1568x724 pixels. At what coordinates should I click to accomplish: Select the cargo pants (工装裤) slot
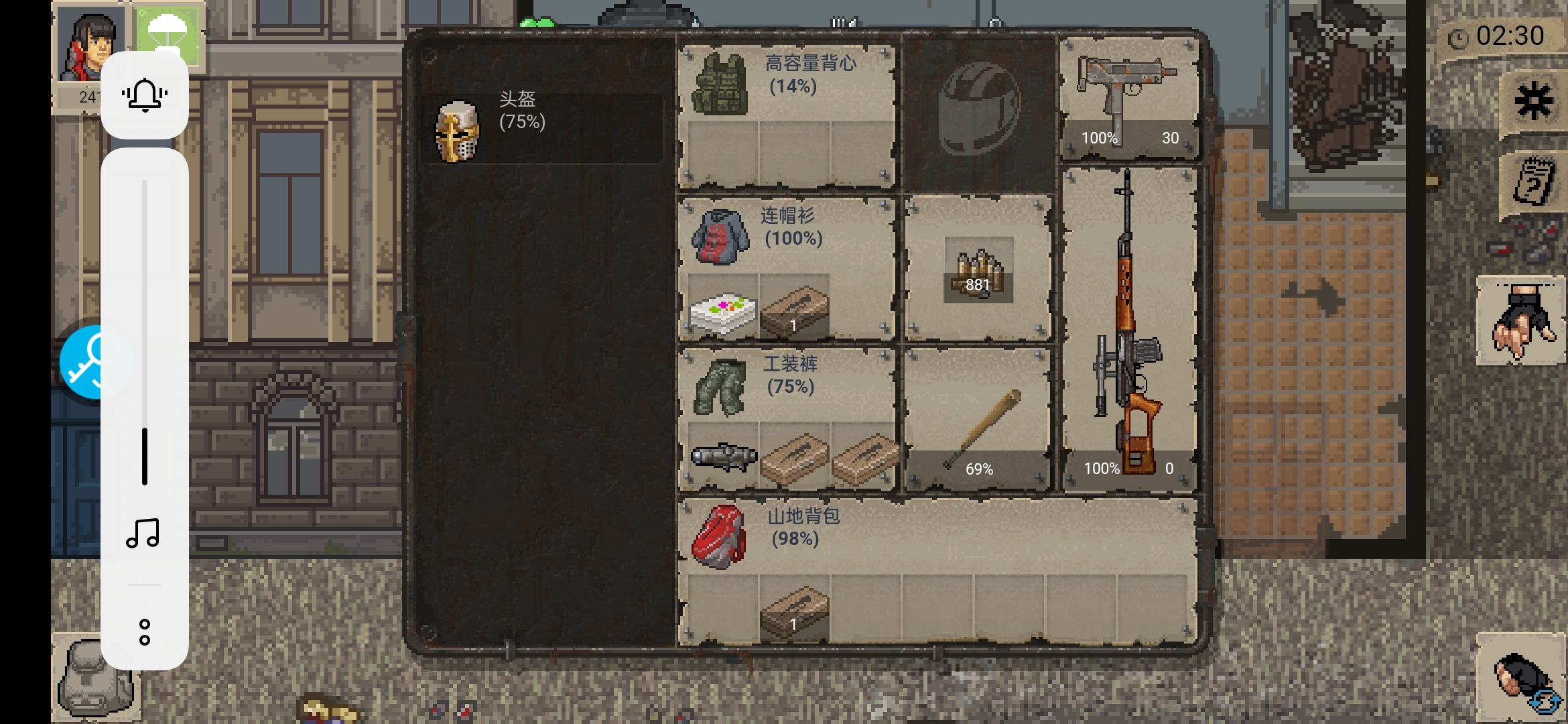click(720, 387)
